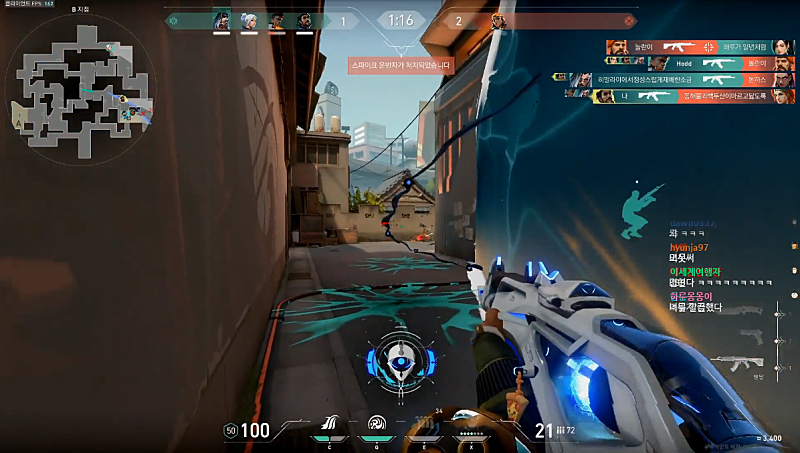
Task: Click the circular minimap
Action: click(x=80, y=82)
